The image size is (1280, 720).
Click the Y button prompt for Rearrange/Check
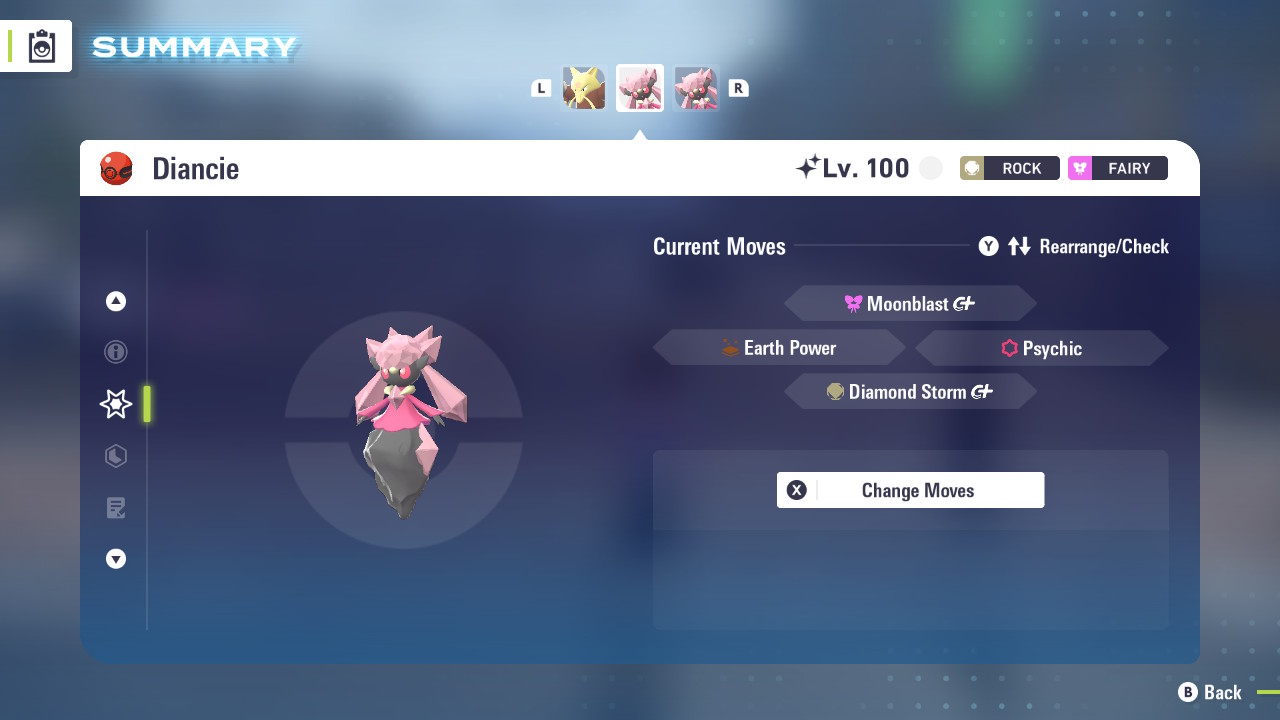988,246
